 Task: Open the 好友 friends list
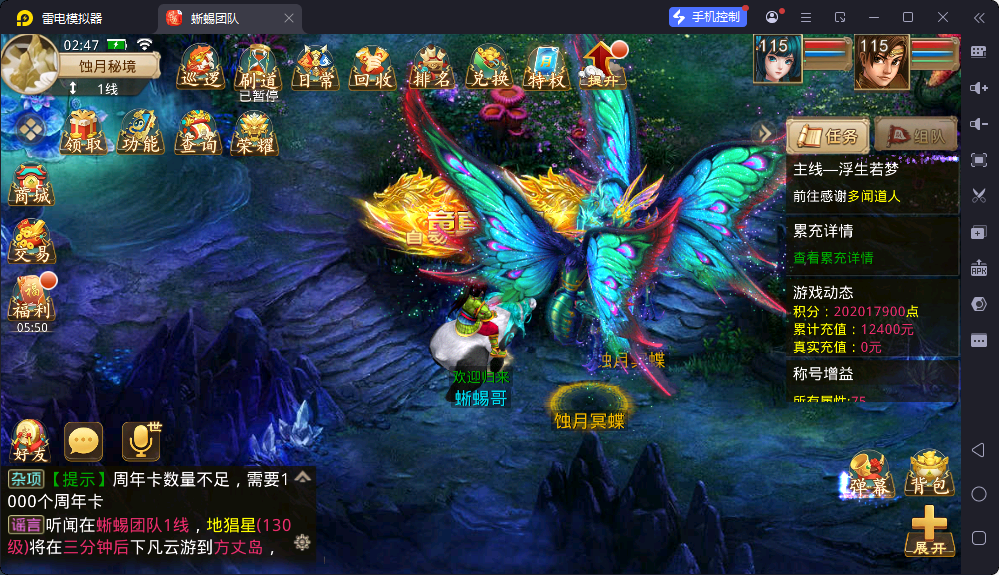pos(30,441)
